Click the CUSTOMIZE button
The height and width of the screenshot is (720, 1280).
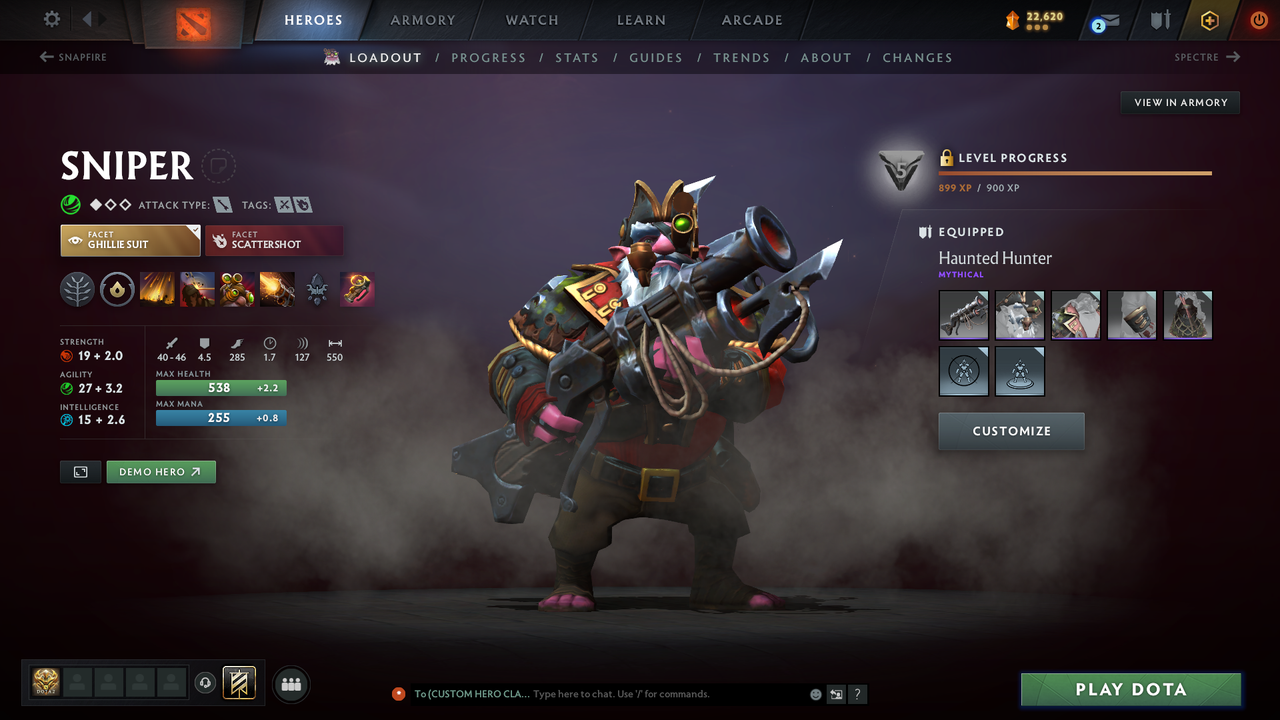[1011, 431]
